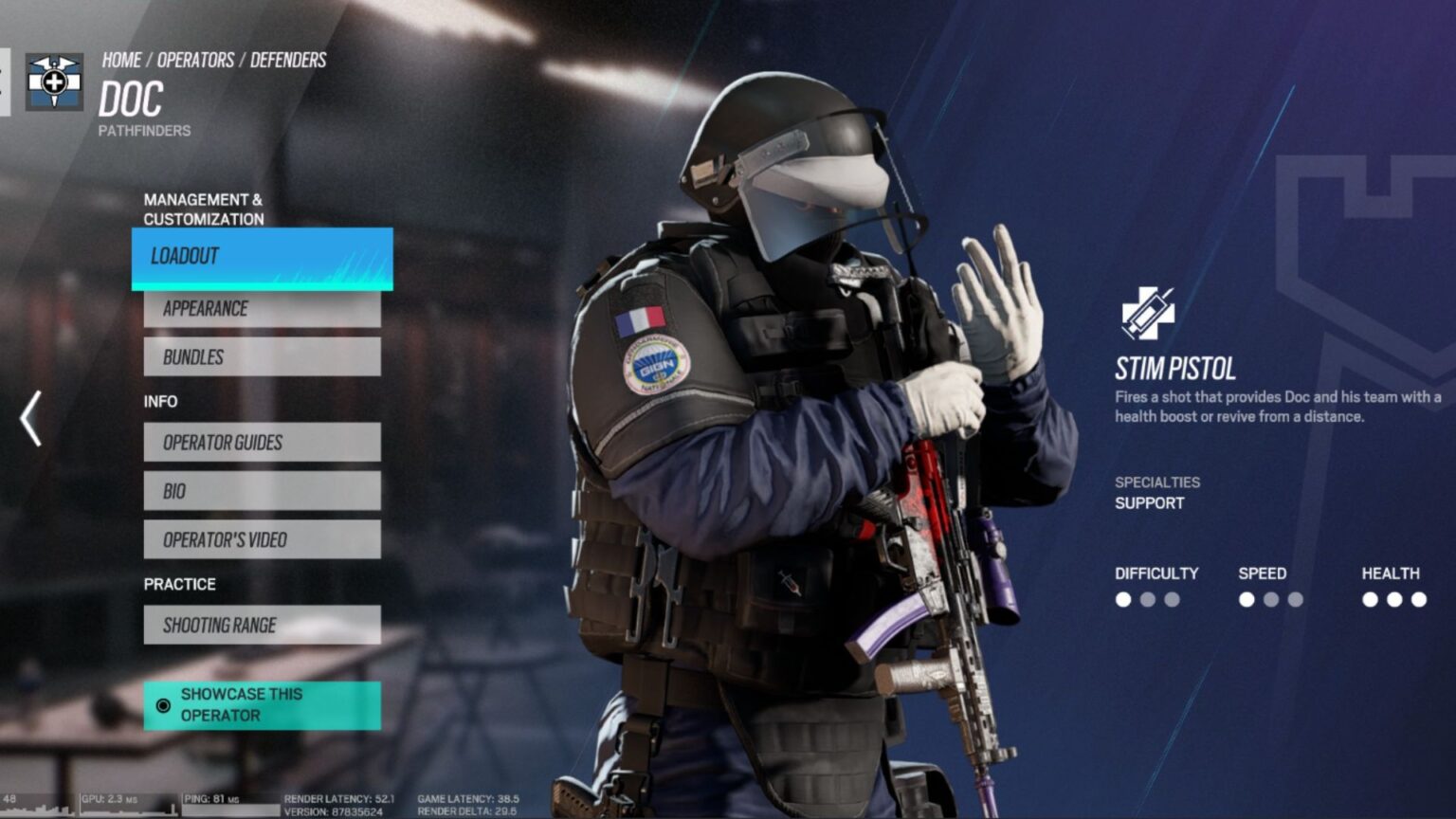View the OPERATOR GUIDES
The image size is (1456, 819).
click(x=262, y=442)
